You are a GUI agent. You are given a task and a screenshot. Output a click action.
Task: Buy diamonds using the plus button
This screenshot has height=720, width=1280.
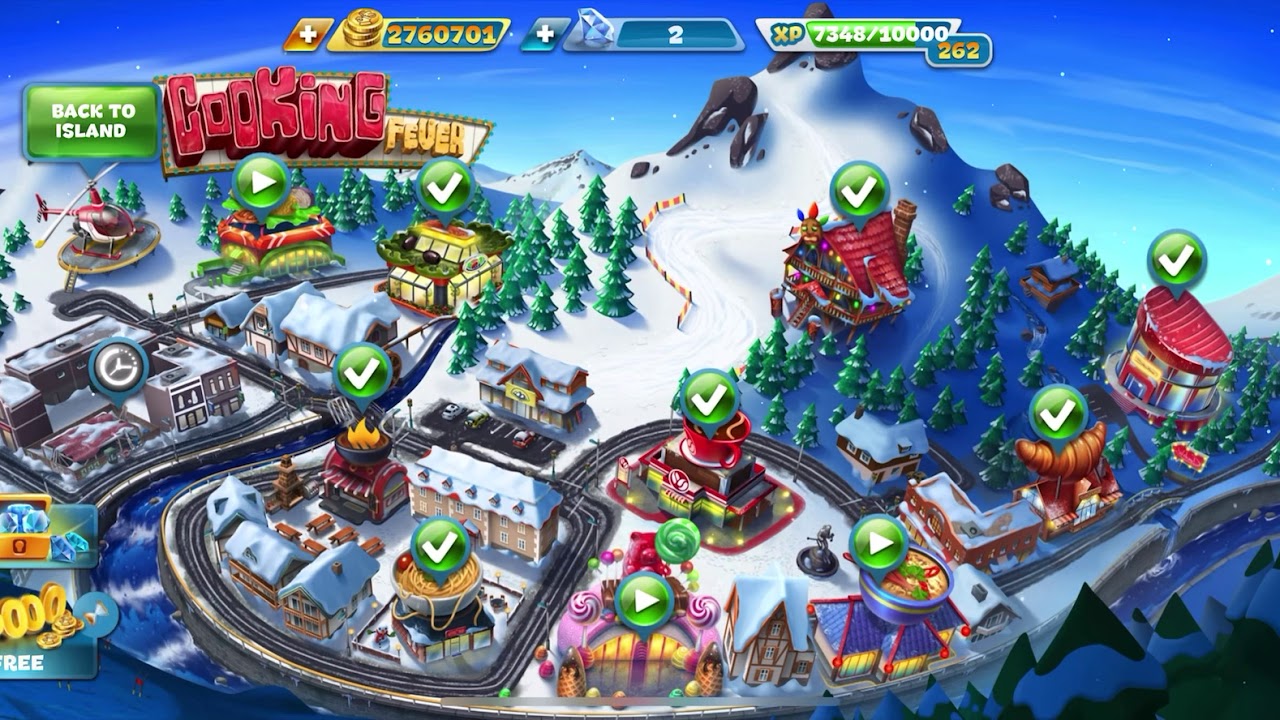coord(544,35)
